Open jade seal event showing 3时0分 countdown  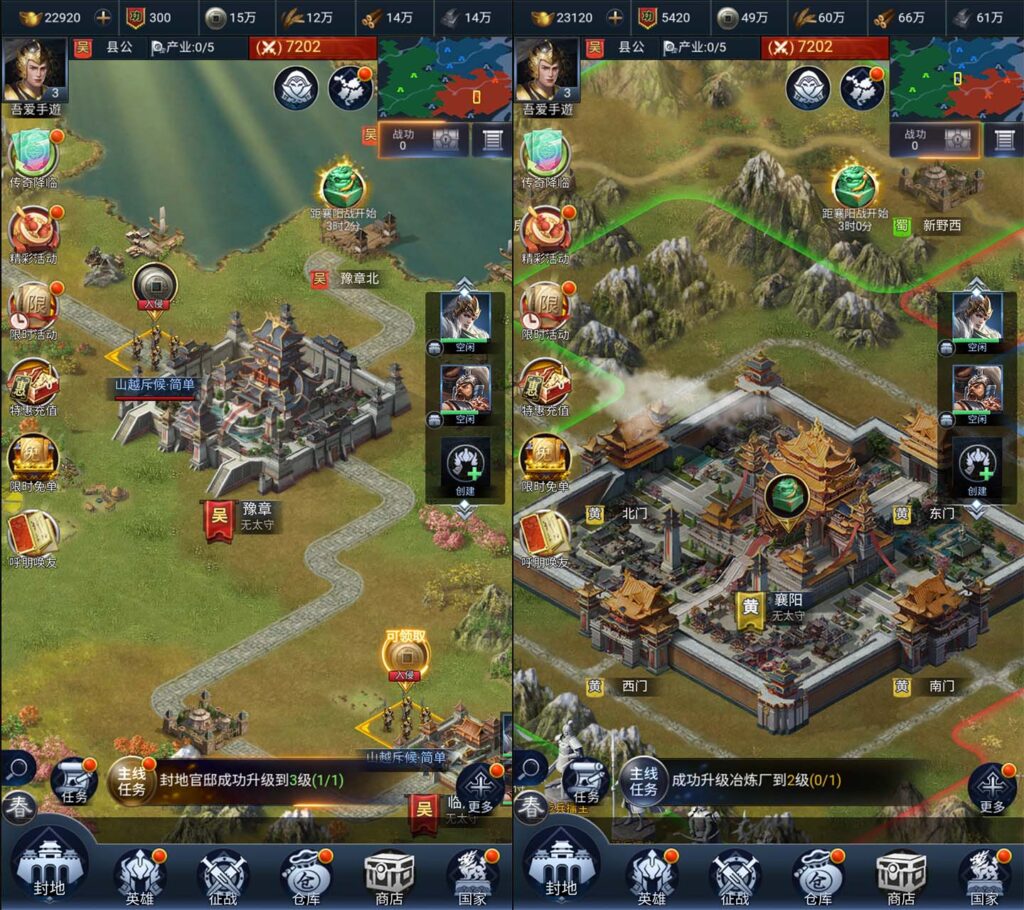point(854,187)
